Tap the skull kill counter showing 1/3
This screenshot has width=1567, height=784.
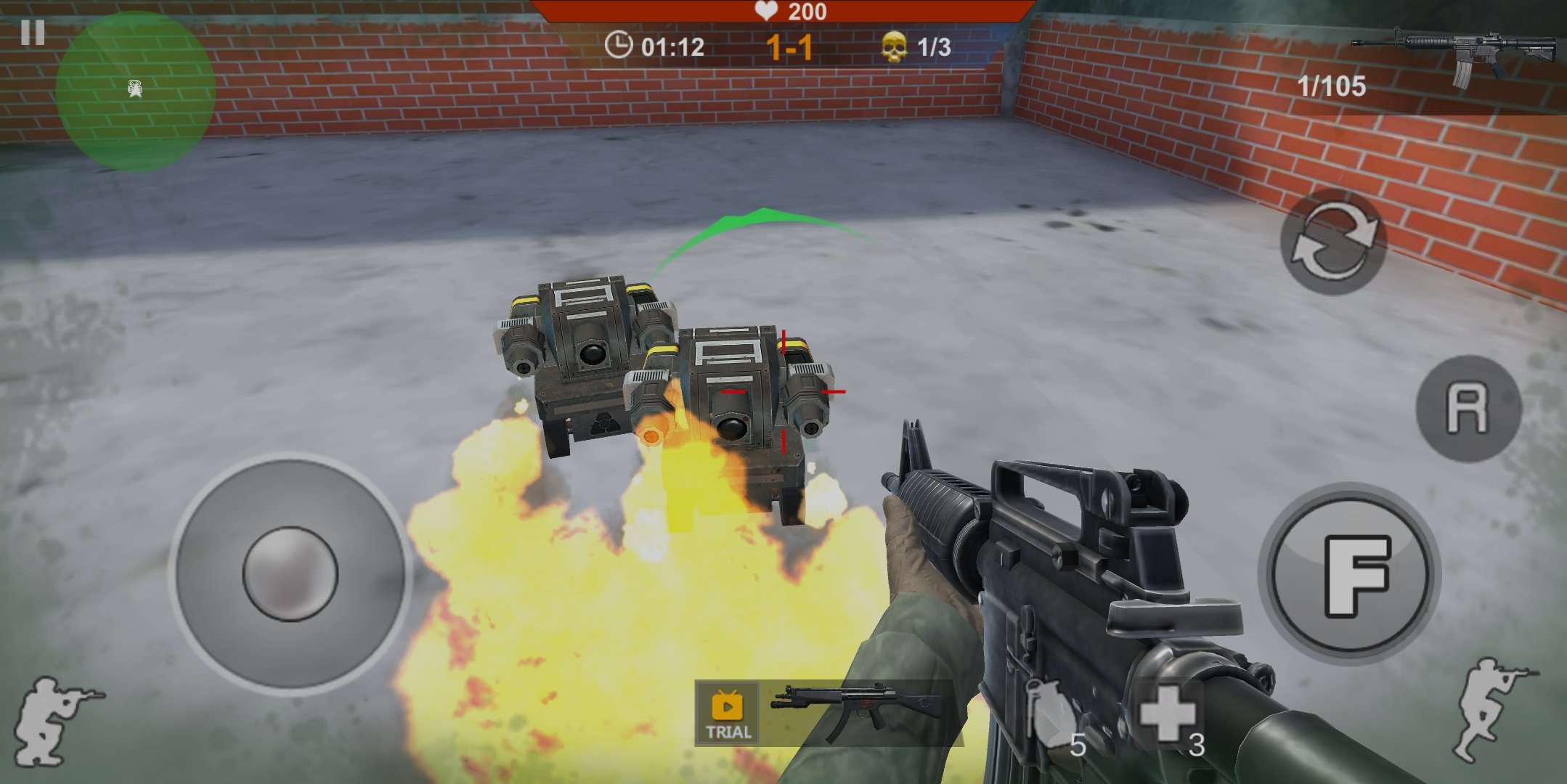point(910,46)
